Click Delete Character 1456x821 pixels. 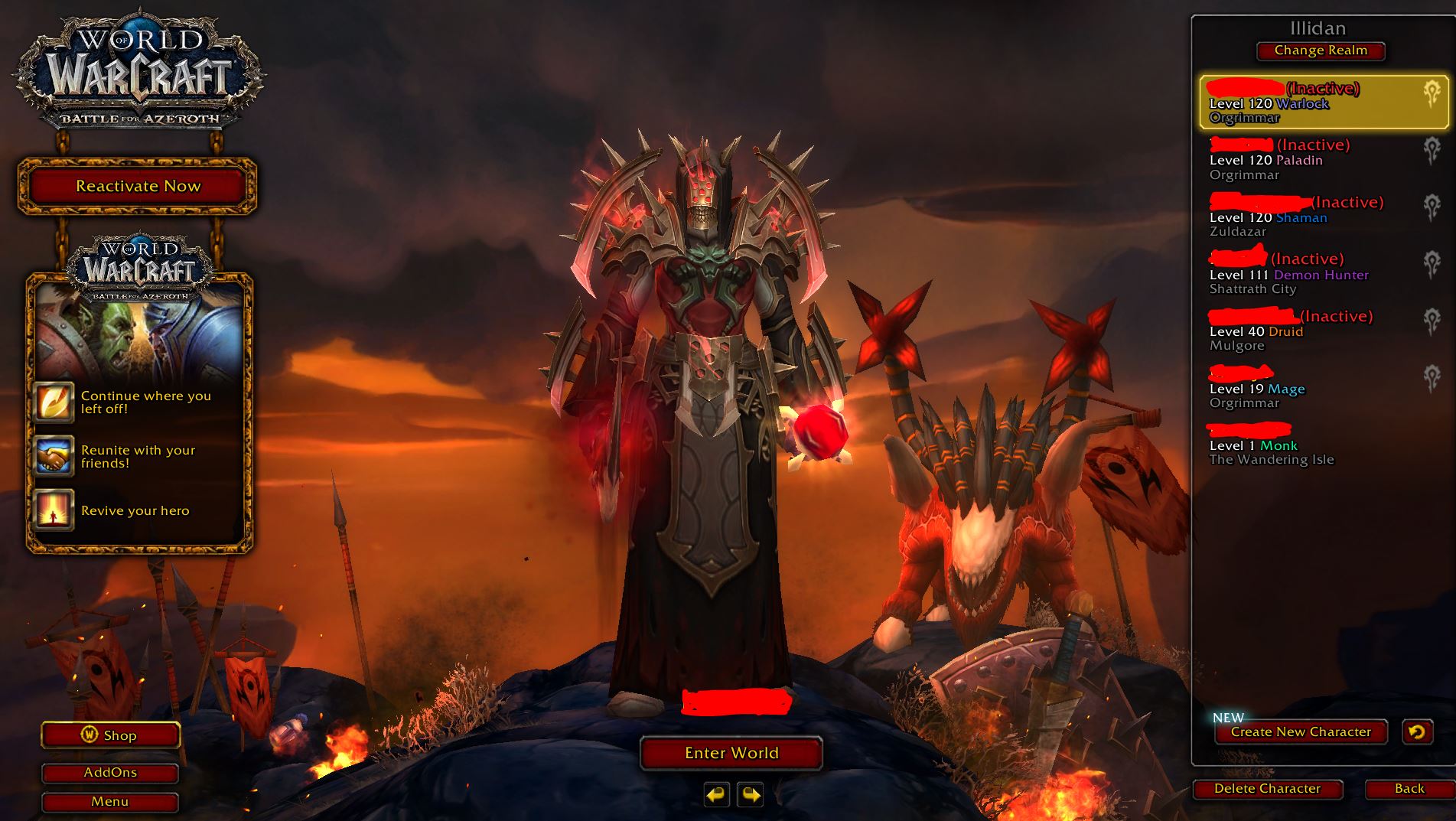(1267, 788)
